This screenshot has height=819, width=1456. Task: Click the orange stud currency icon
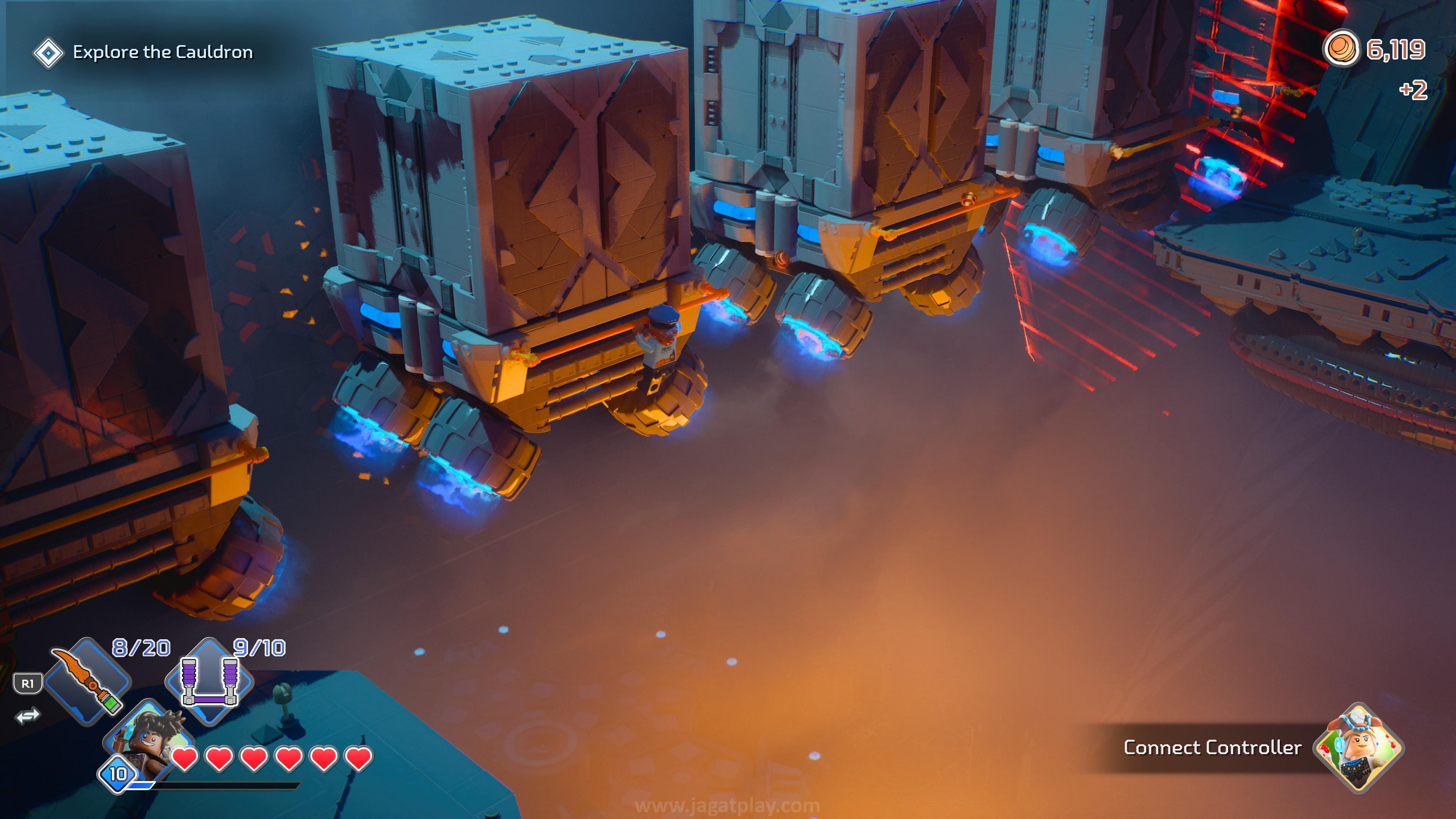pos(1341,49)
